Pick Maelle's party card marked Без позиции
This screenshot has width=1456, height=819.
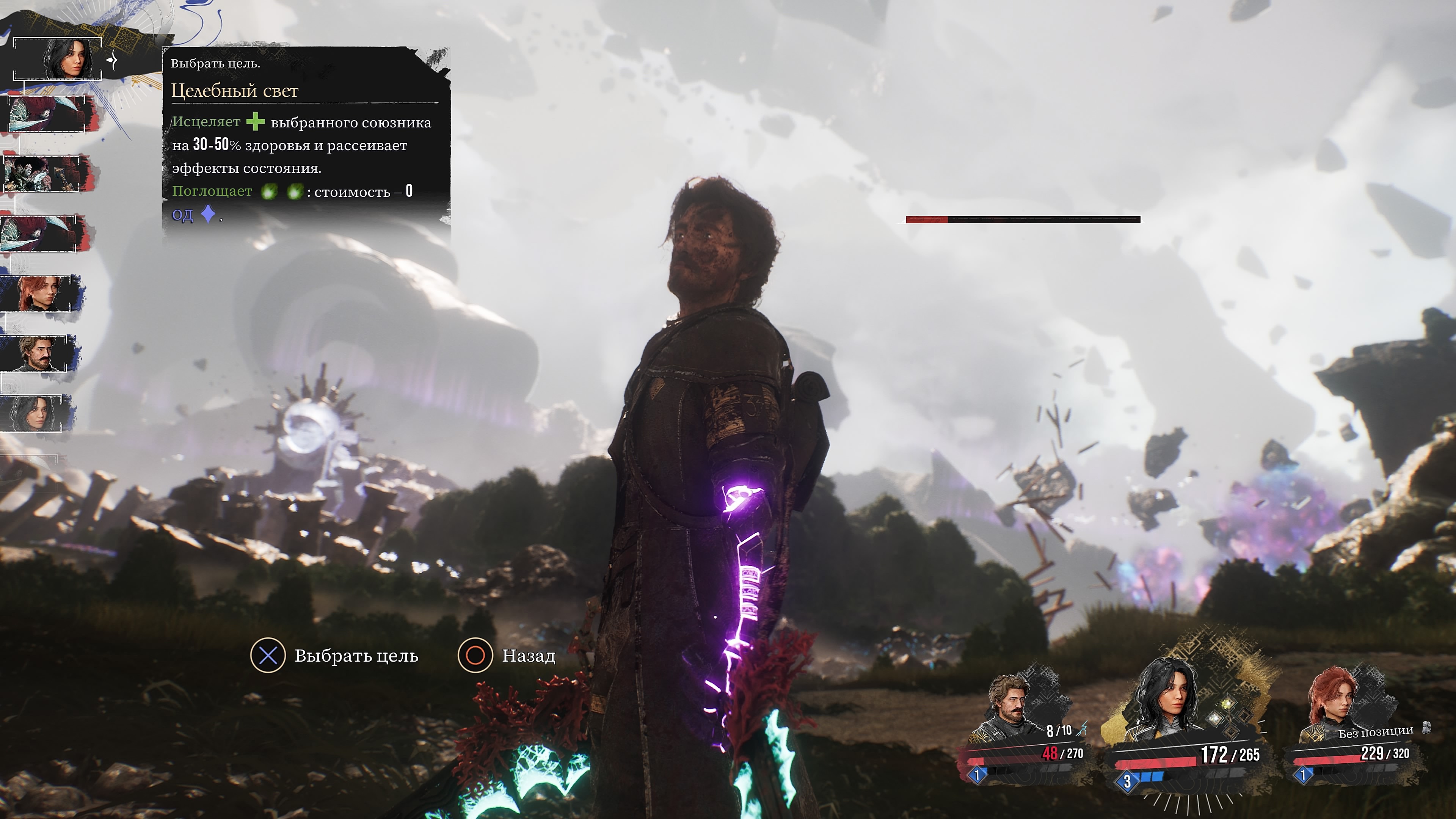[x=1357, y=729]
